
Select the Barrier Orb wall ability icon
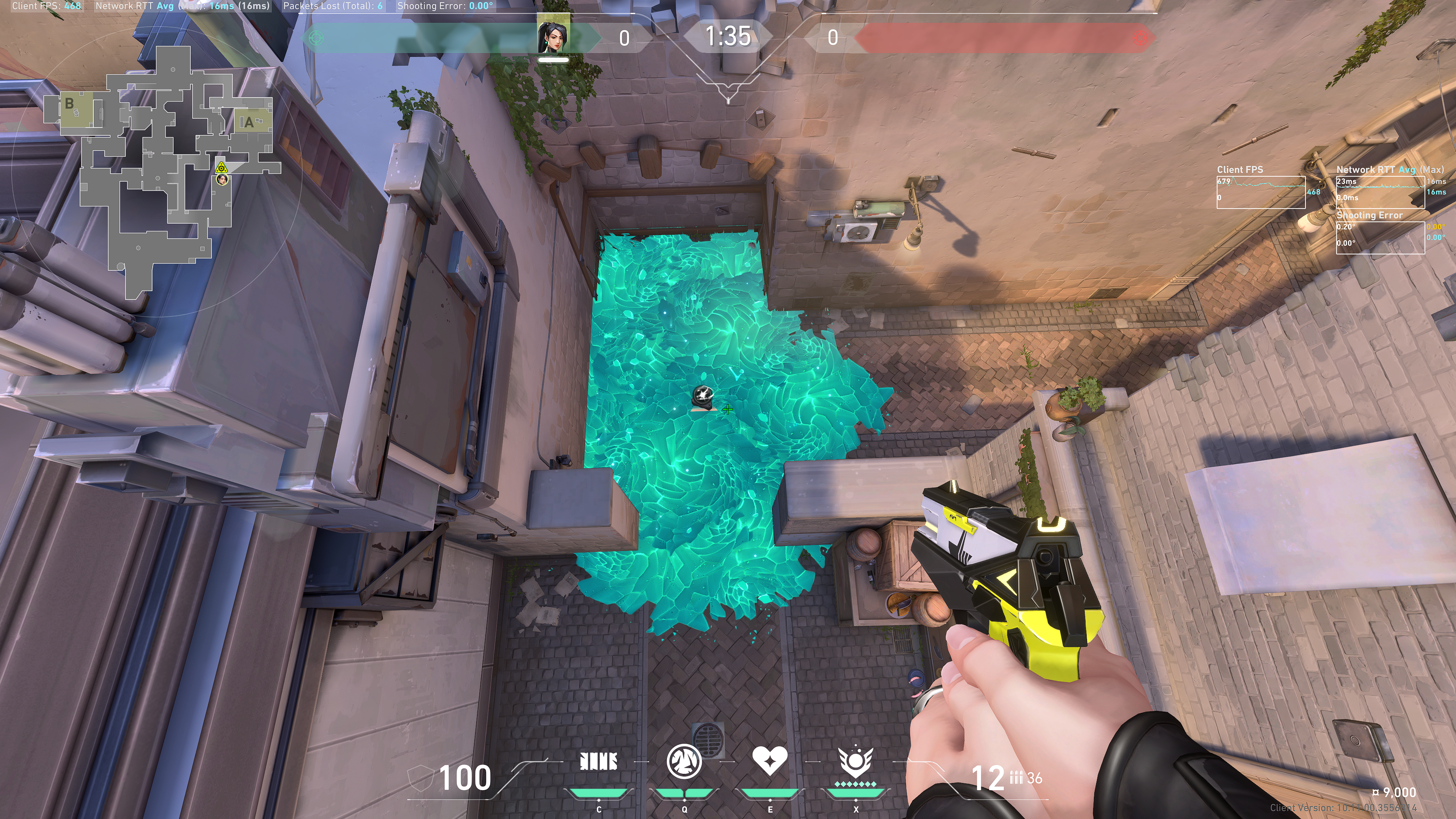[x=599, y=761]
